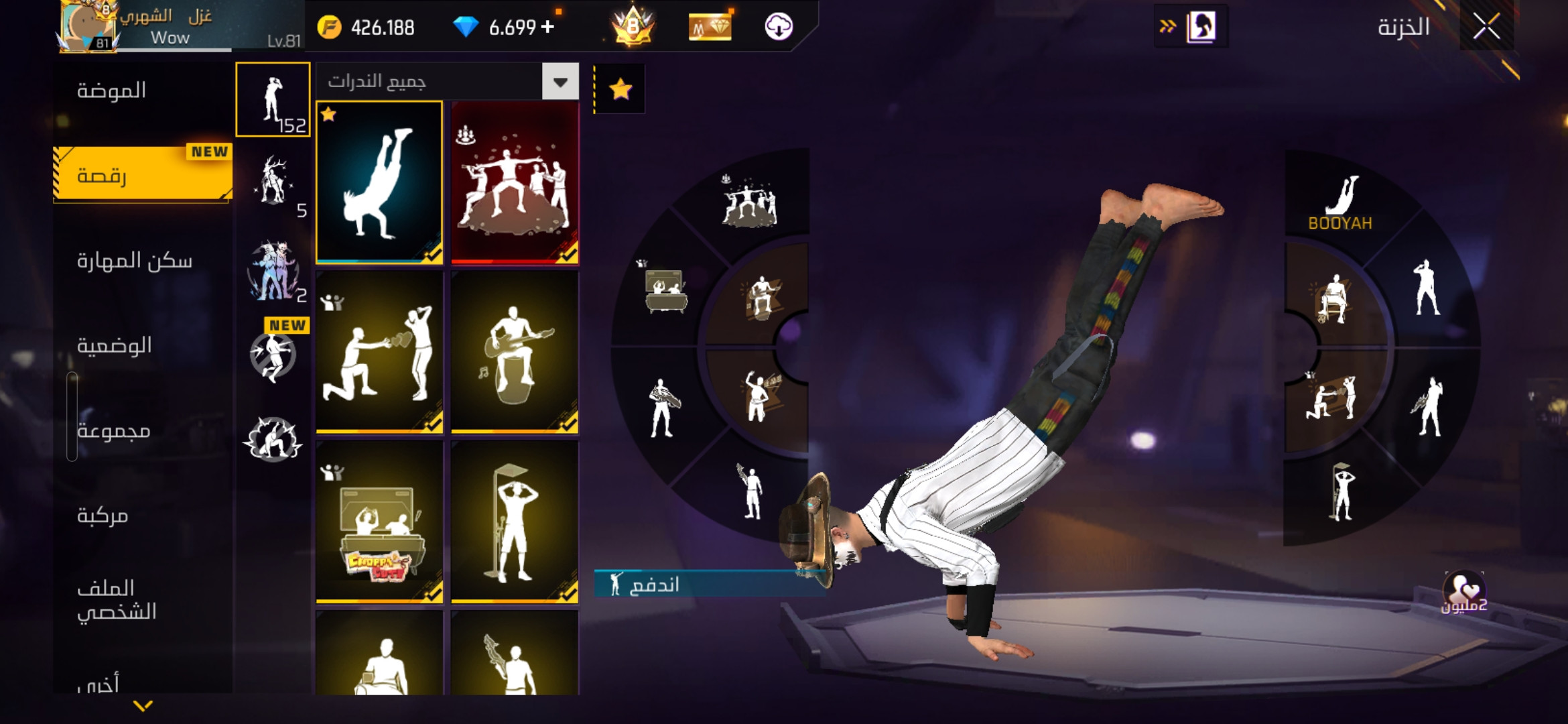Toggle the star favorites filter
The height and width of the screenshot is (724, 1568).
coord(620,88)
